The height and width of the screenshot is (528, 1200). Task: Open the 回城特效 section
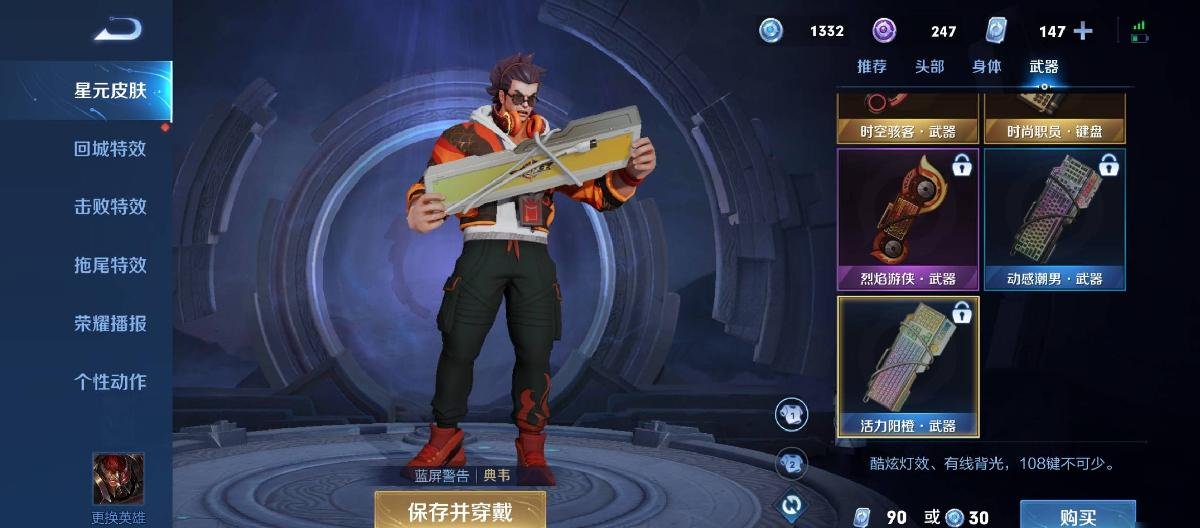110,148
